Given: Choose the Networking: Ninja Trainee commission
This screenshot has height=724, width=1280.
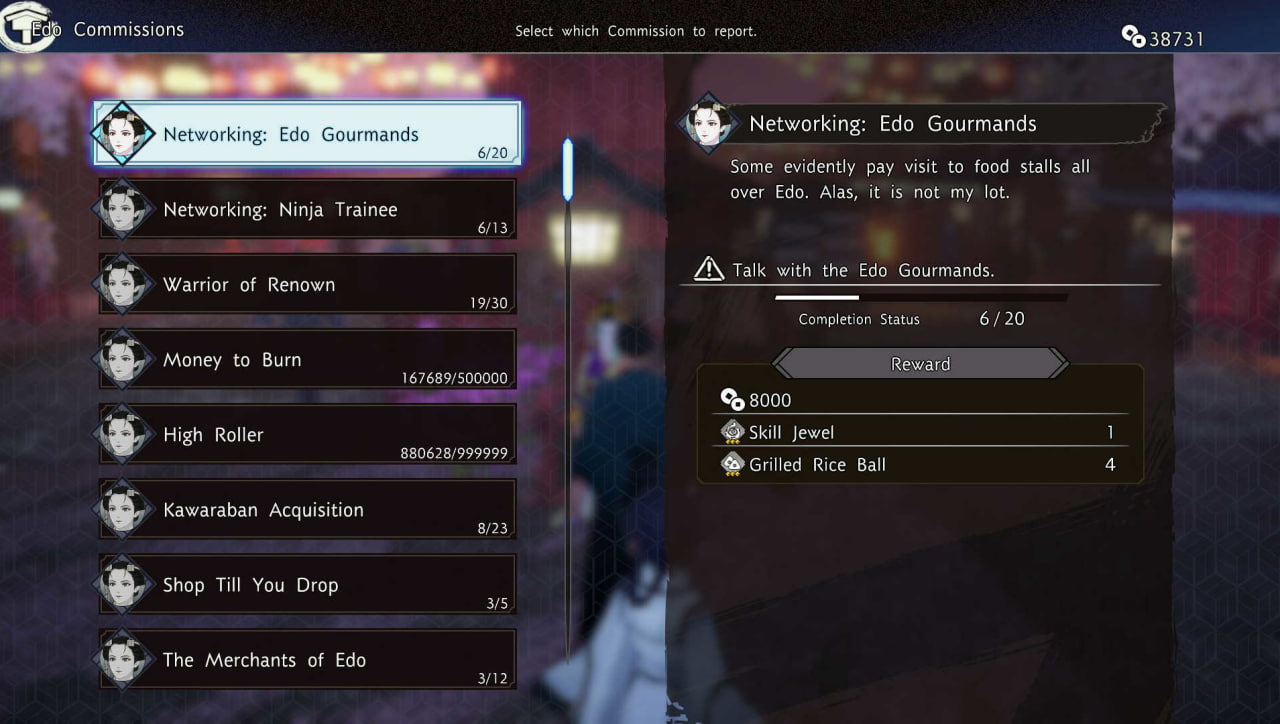Looking at the screenshot, I should [308, 209].
